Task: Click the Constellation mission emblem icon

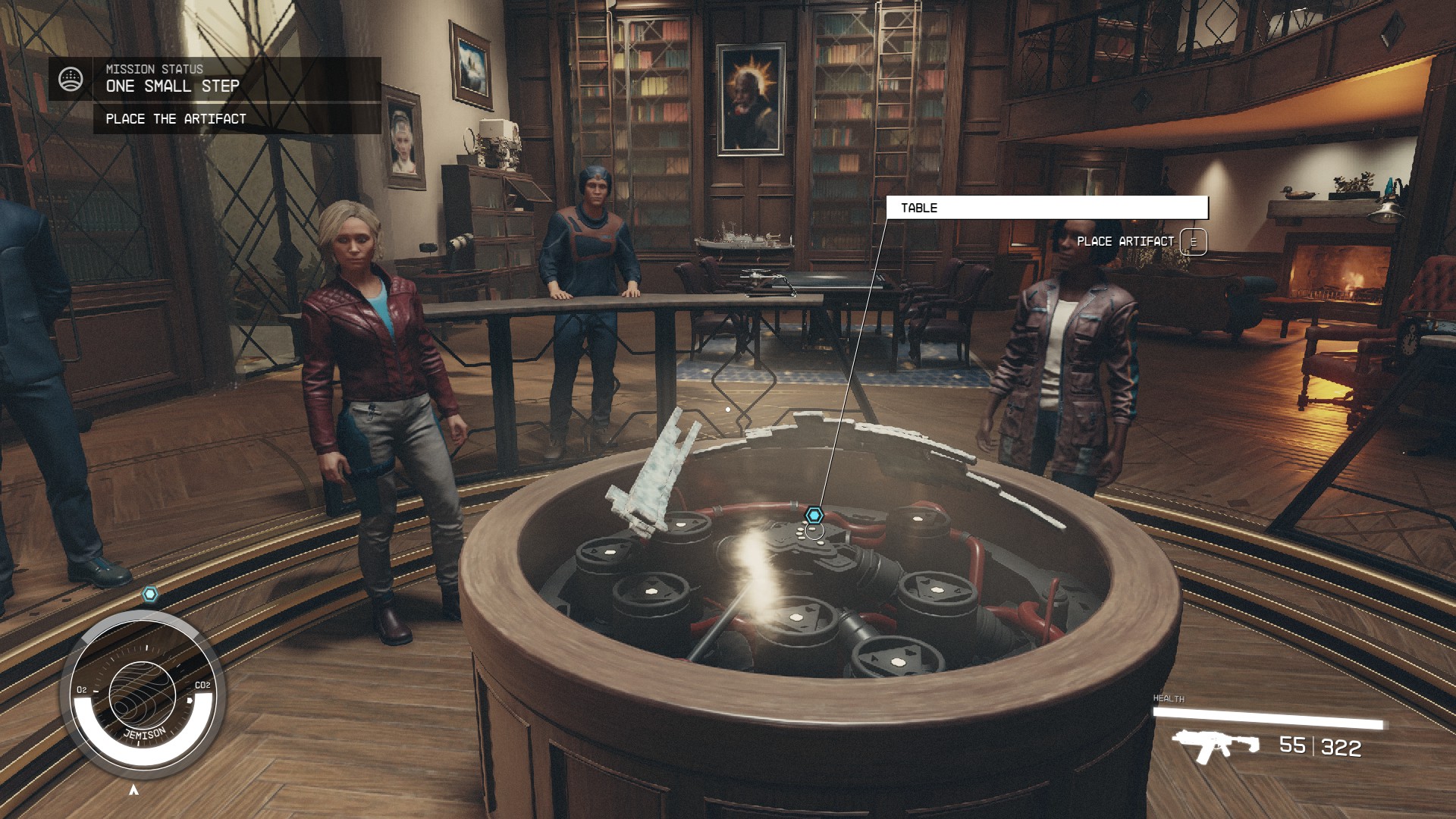Action: [x=71, y=79]
